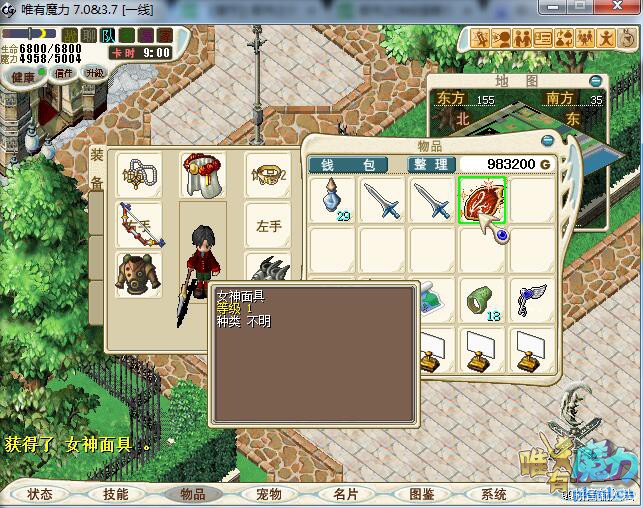Select the 物品 items menu tab
The image size is (643, 508).
pos(192,494)
